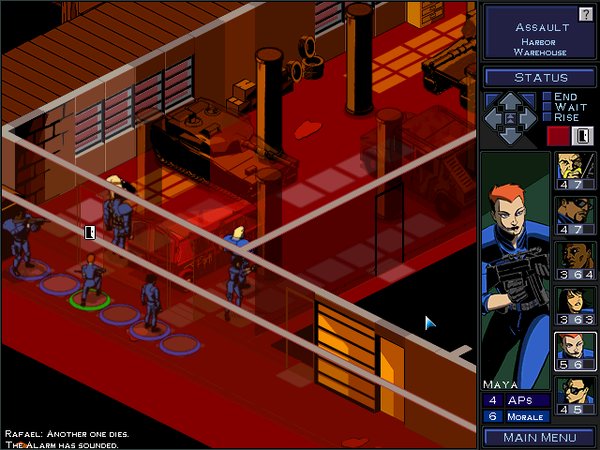Open the Main Menu
The height and width of the screenshot is (450, 600).
(x=540, y=436)
